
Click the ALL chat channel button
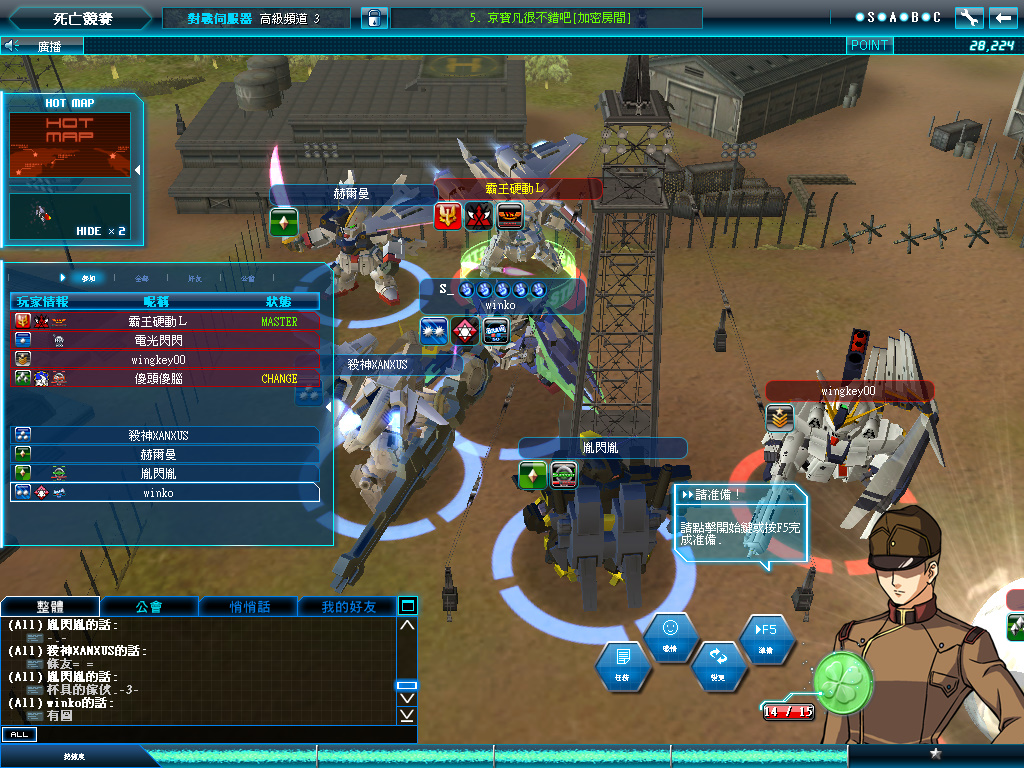point(19,735)
